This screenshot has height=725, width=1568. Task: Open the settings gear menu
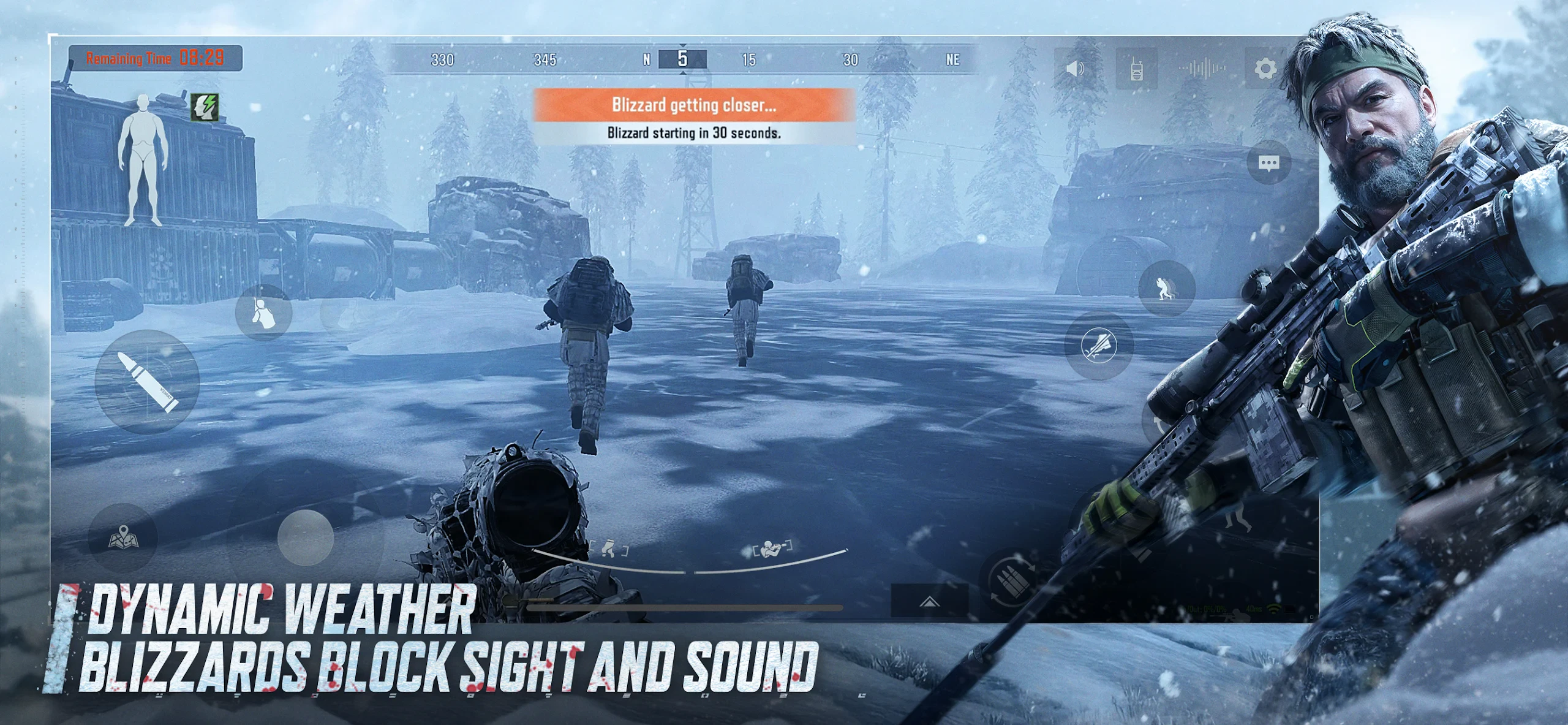tap(1265, 68)
